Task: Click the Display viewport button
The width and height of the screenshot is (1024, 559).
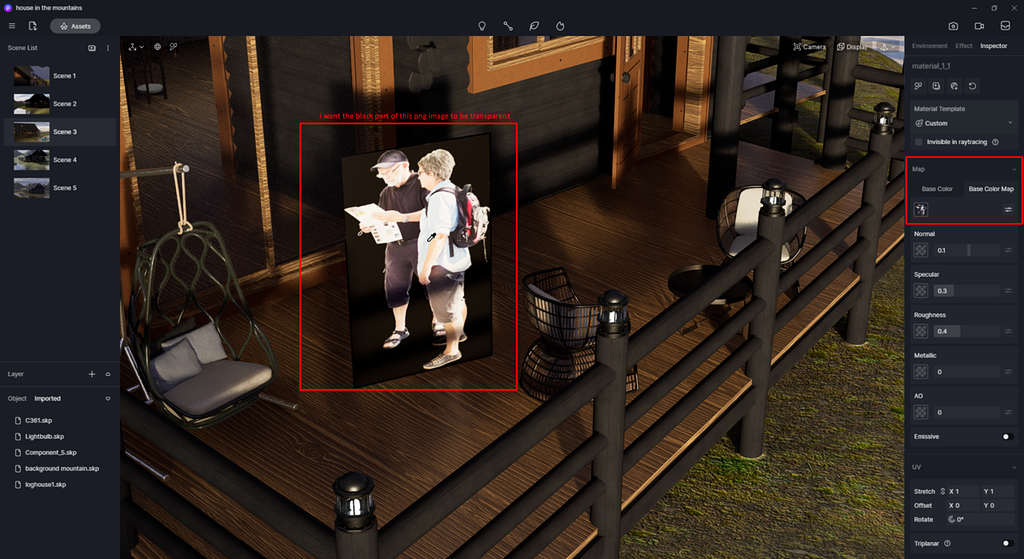Action: point(852,47)
